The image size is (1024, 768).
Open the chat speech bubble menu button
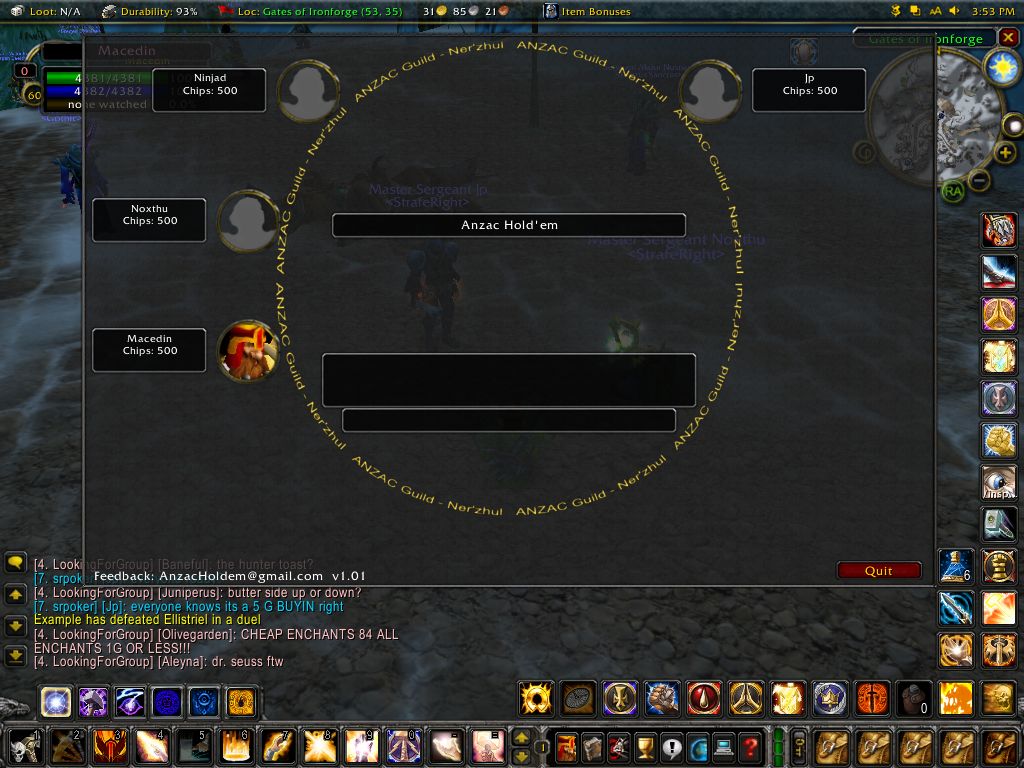15,563
